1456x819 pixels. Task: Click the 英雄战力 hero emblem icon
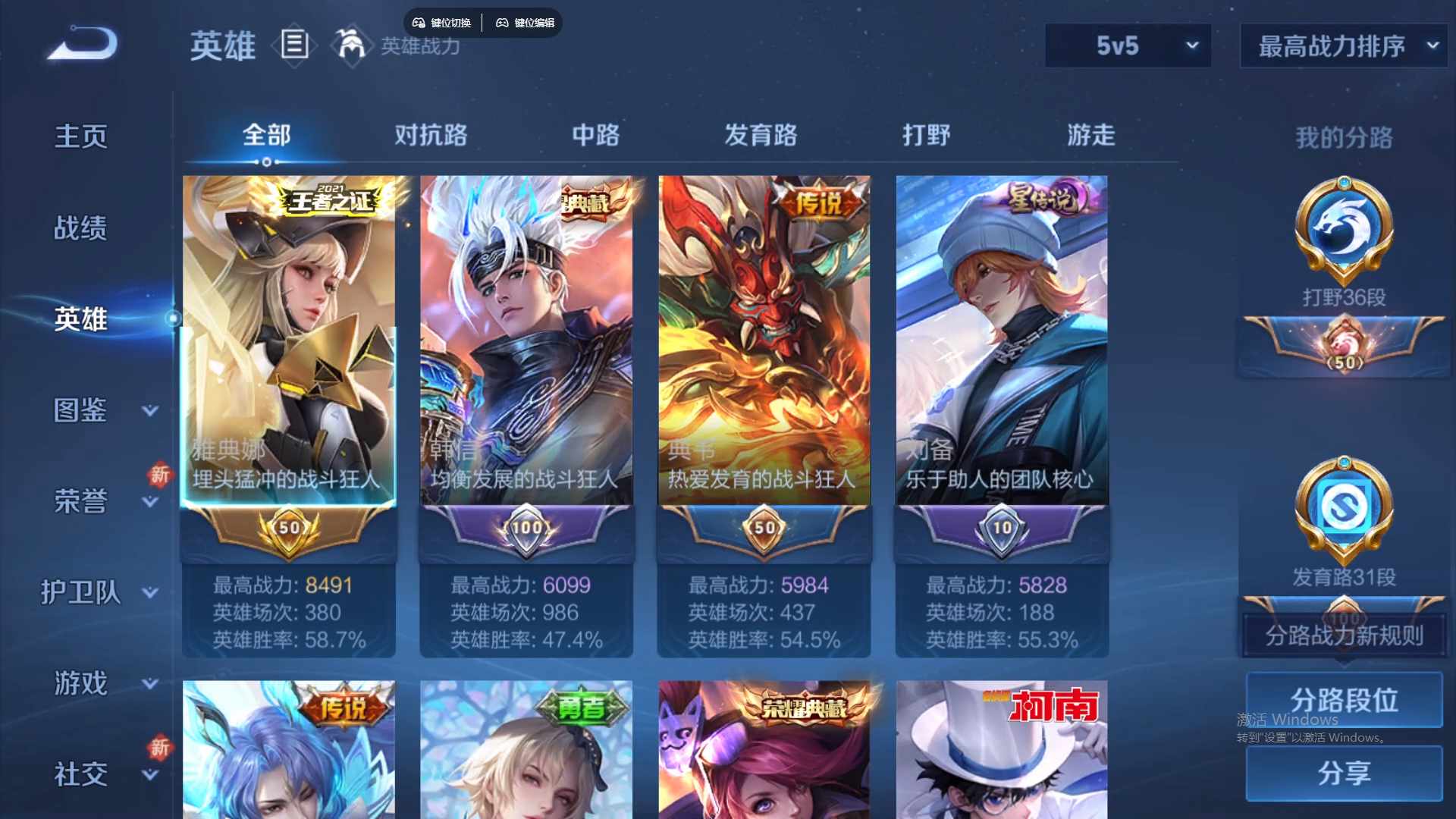tap(350, 47)
